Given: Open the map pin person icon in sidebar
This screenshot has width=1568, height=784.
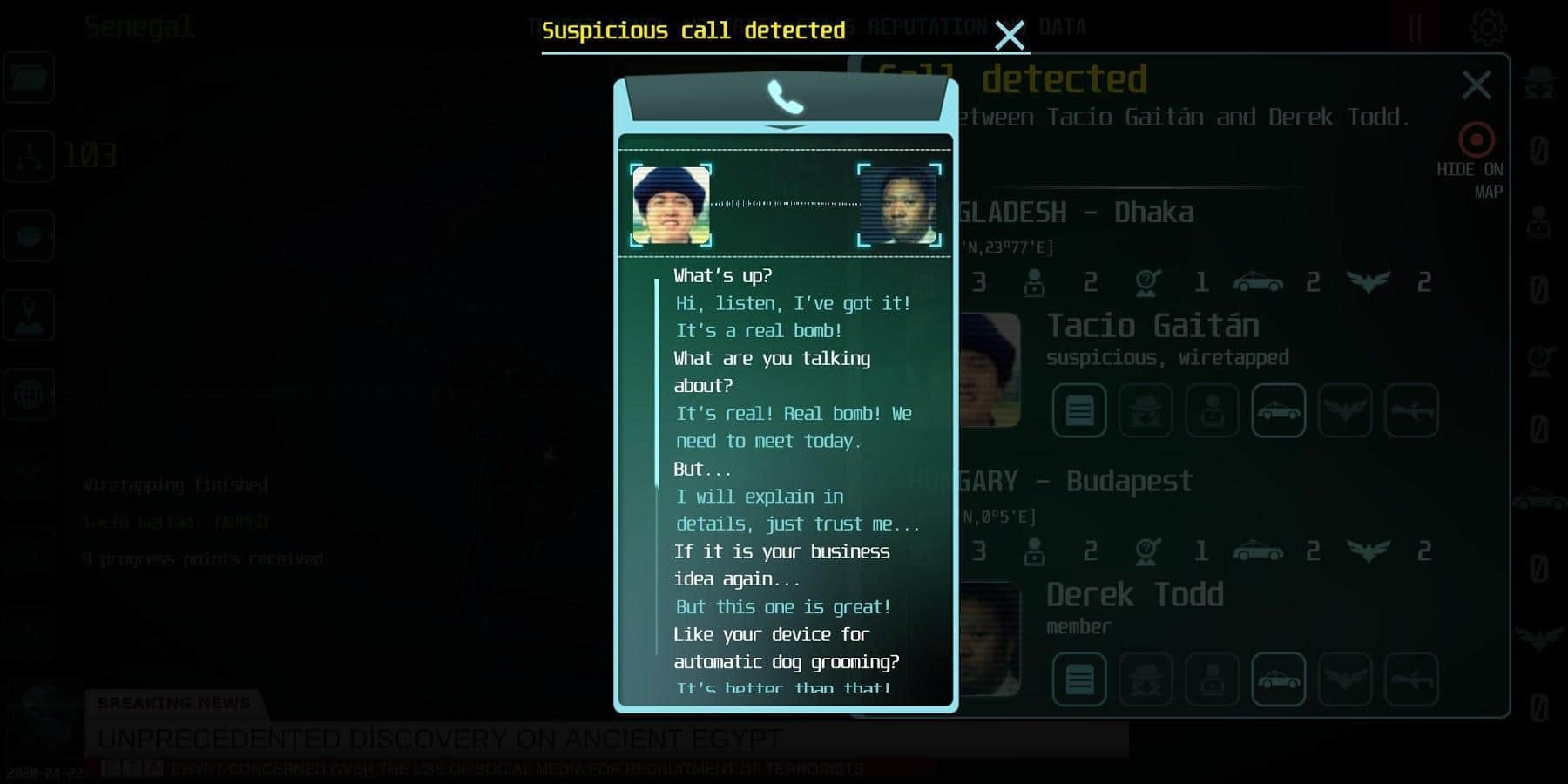Looking at the screenshot, I should coord(30,315).
